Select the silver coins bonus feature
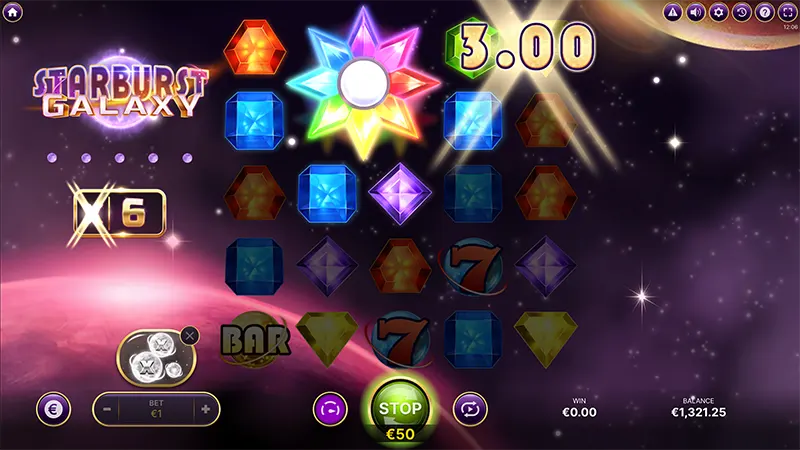The width and height of the screenshot is (800, 450). (x=150, y=357)
